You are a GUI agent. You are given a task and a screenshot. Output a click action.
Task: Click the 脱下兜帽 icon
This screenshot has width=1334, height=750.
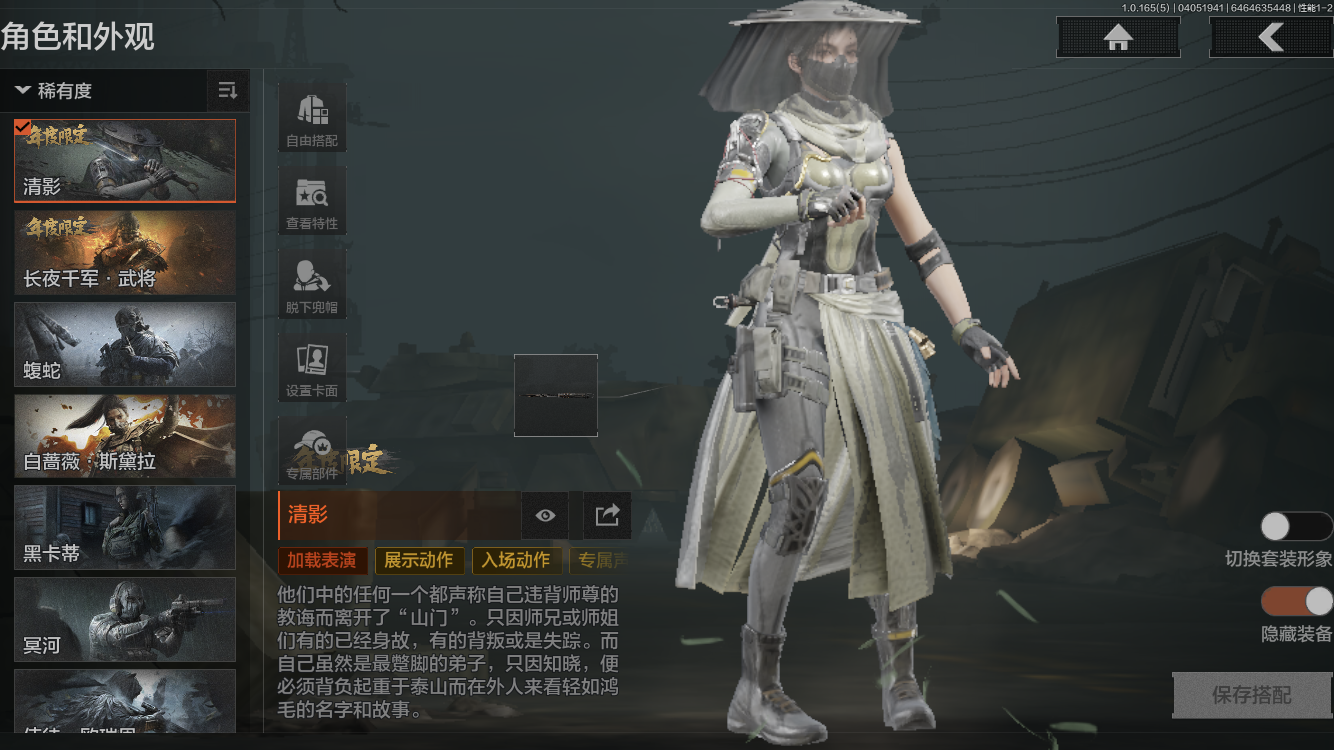(311, 283)
